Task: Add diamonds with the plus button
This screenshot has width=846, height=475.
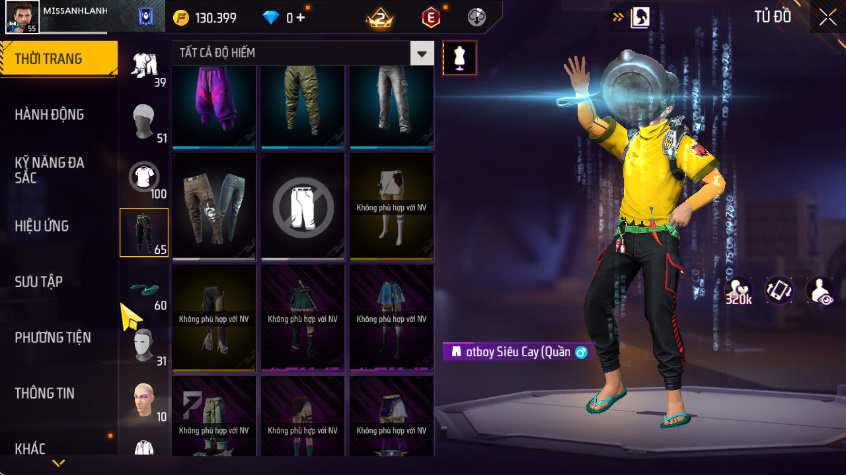Action: [x=301, y=18]
